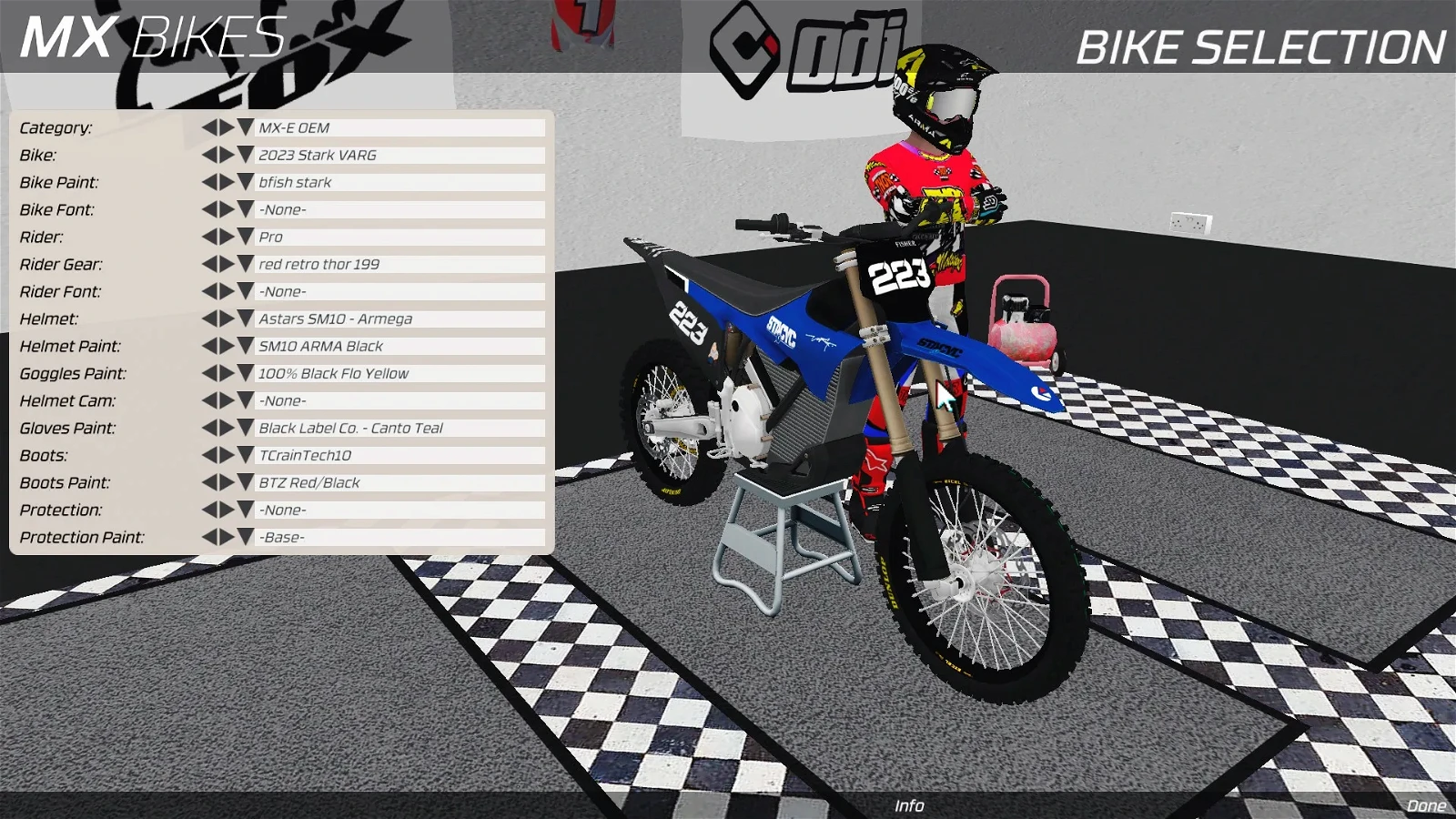
Task: Open the Boots dropdown triangle
Action: click(244, 455)
